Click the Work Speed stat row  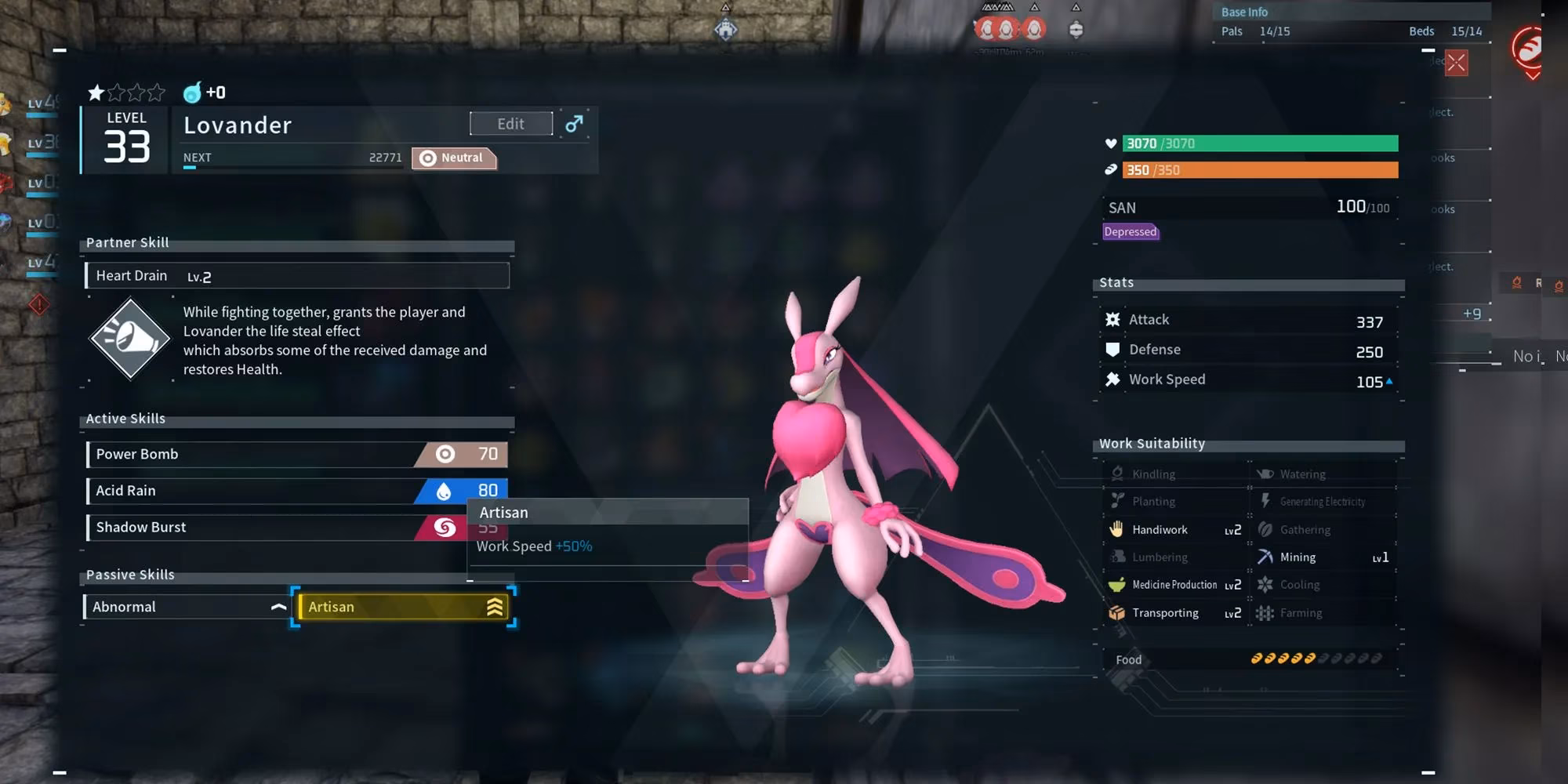pyautogui.click(x=1248, y=380)
